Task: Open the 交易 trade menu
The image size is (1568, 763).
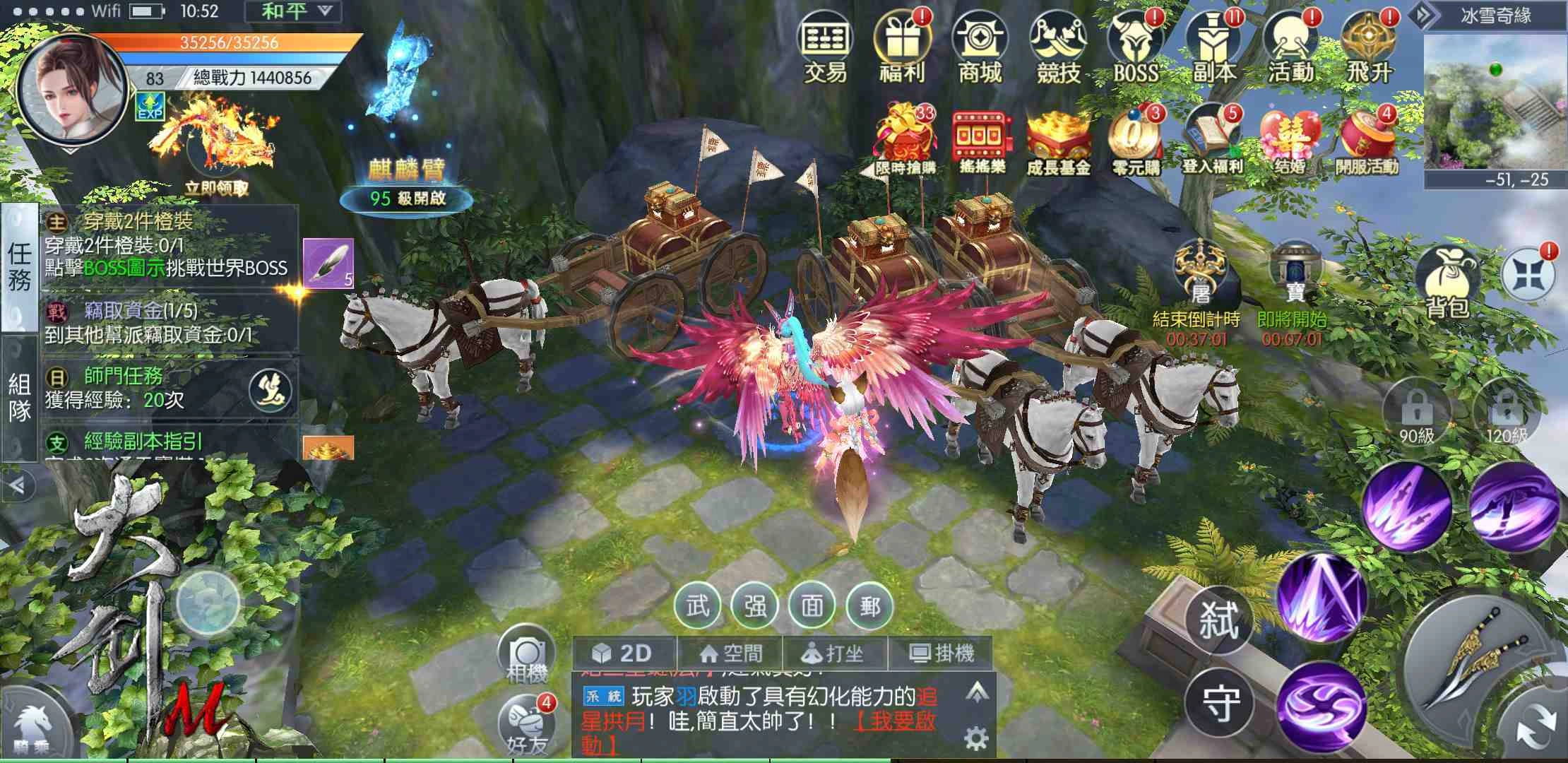Action: [824, 47]
